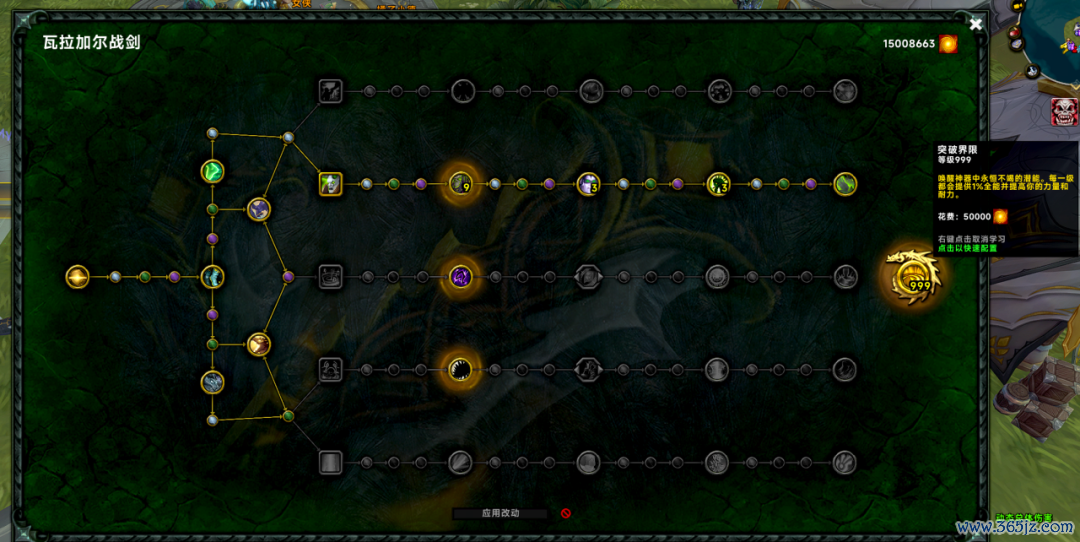
Task: Click the 应用改动 apply changes button
Action: [x=500, y=513]
